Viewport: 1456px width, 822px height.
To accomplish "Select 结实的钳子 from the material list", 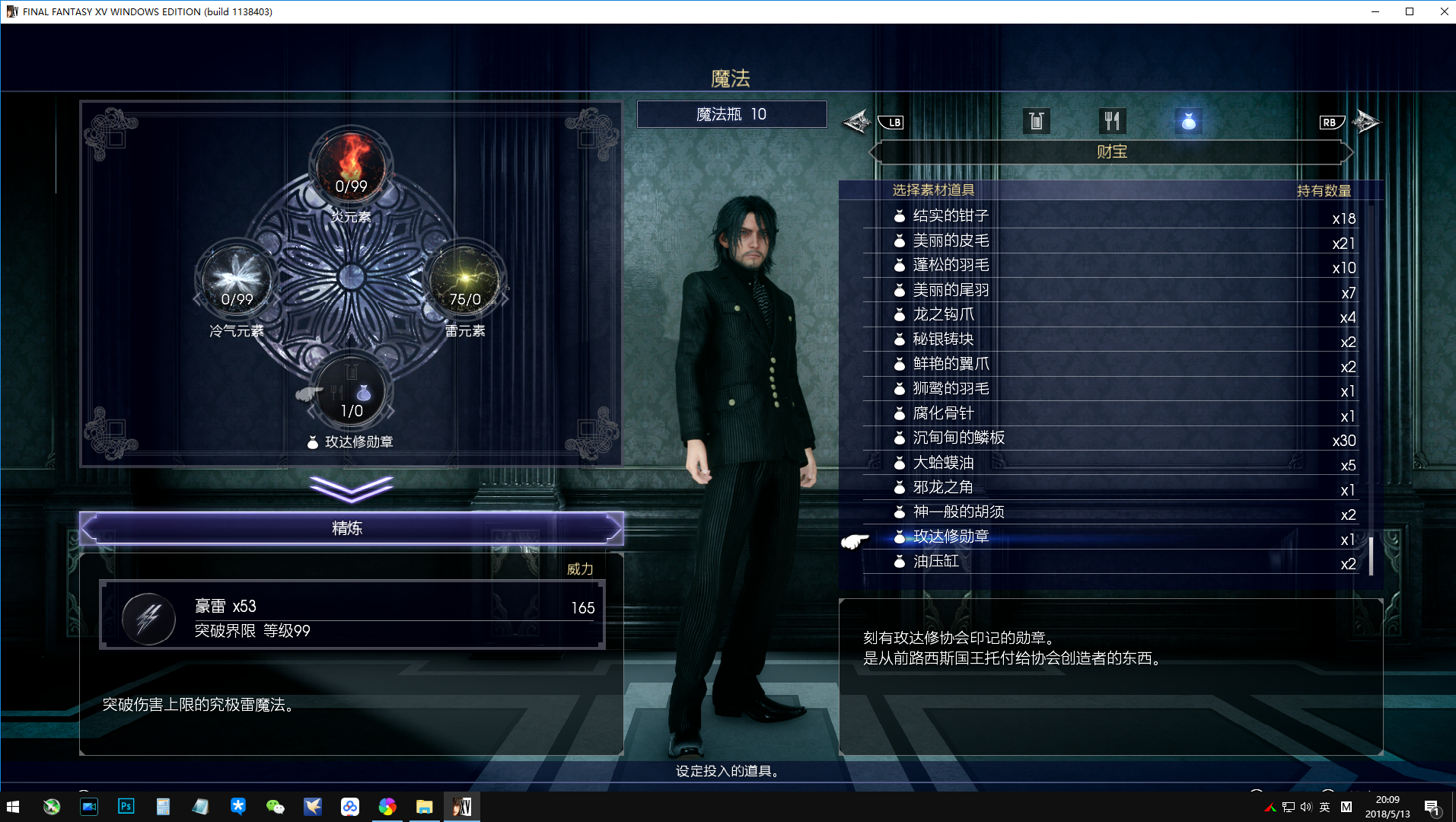I will click(x=951, y=216).
